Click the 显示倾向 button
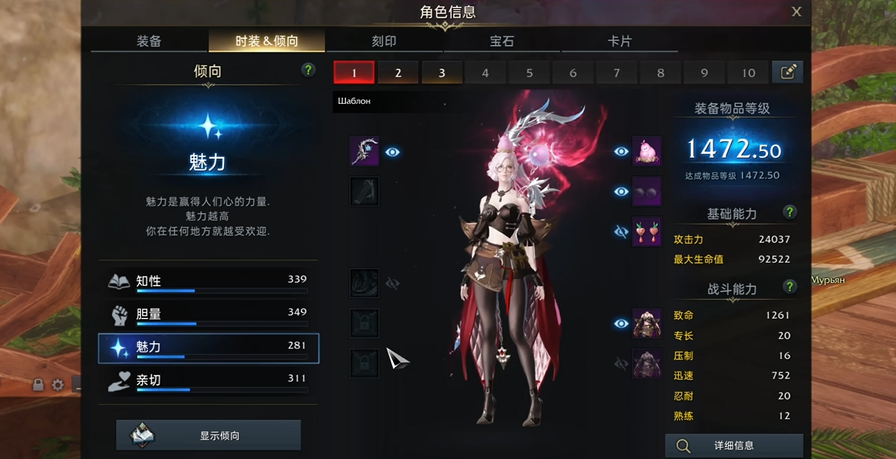This screenshot has width=896, height=459. point(208,435)
